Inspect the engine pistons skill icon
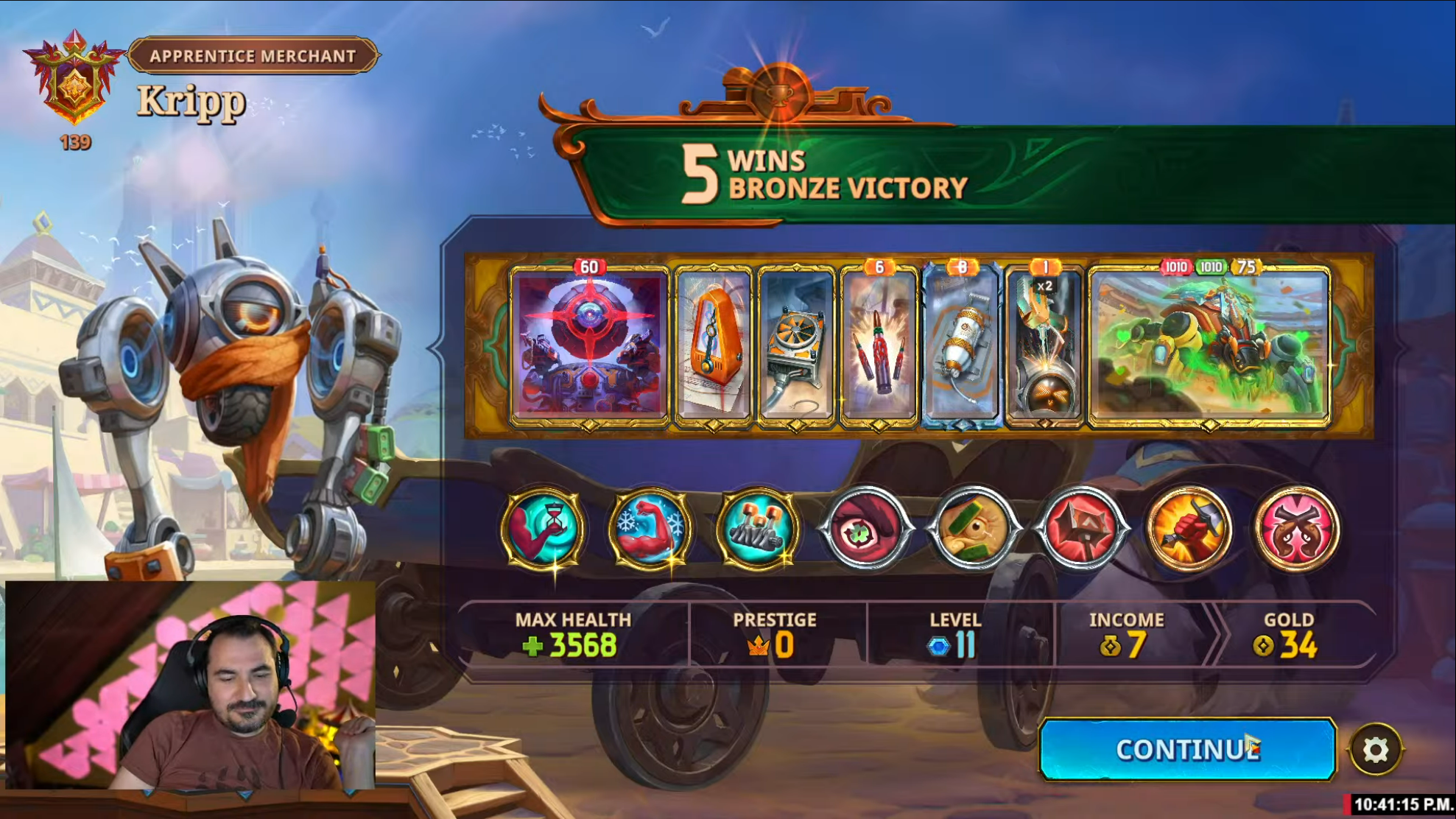The width and height of the screenshot is (1456, 819). coord(759,528)
